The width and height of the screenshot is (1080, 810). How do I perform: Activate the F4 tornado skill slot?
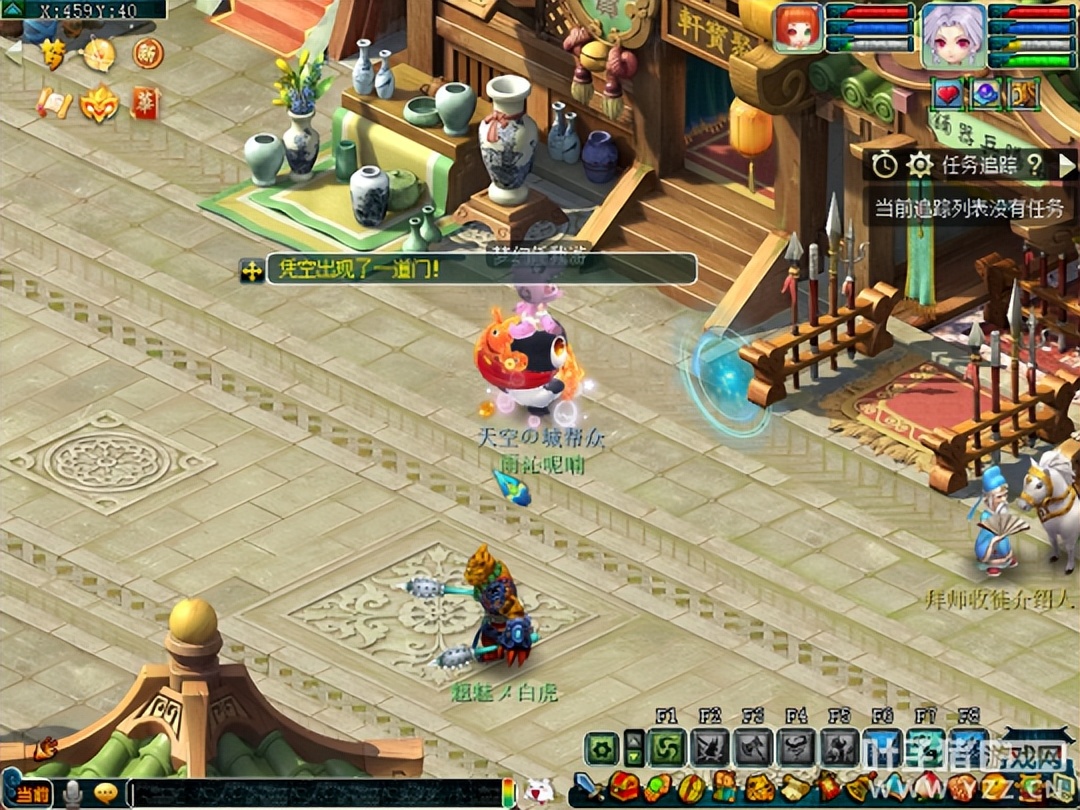pyautogui.click(x=797, y=747)
